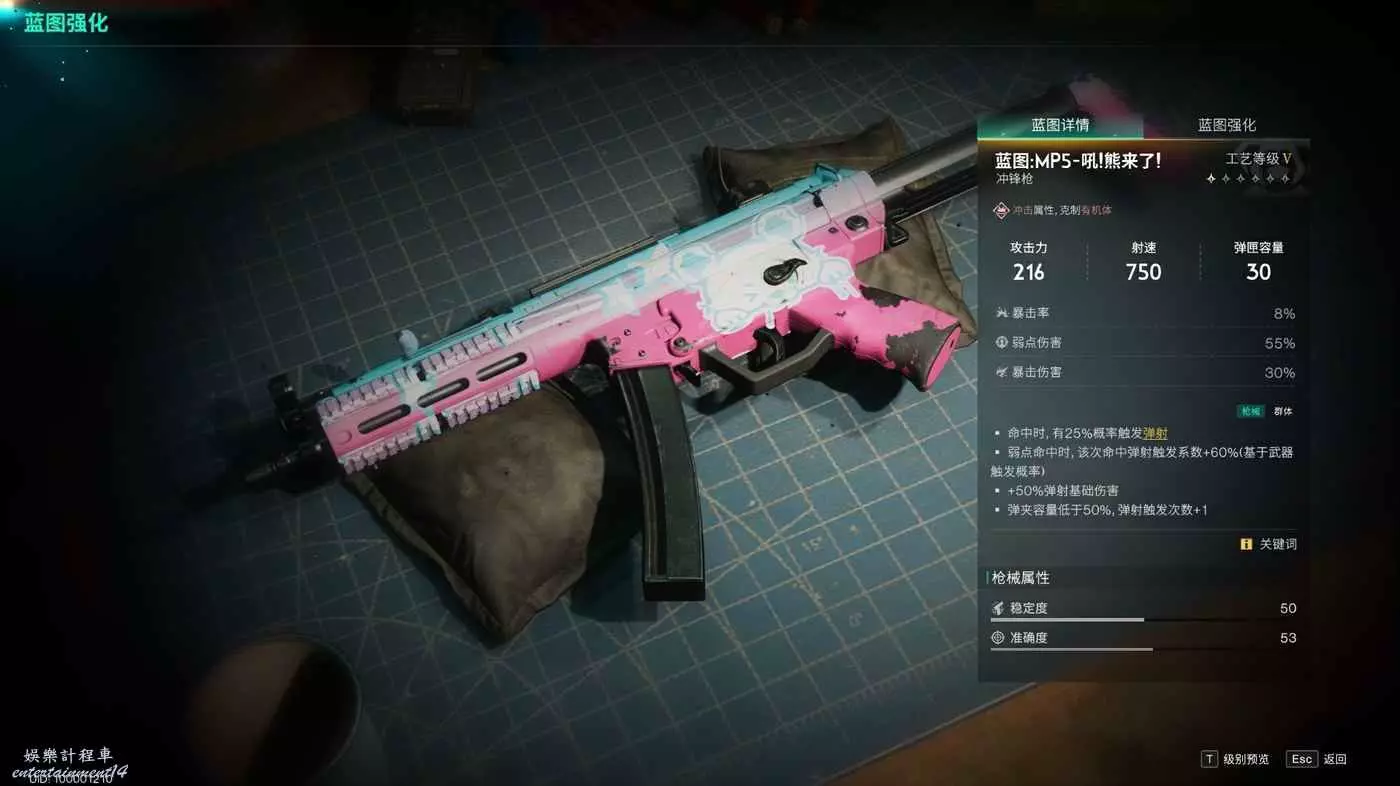Image resolution: width=1400 pixels, height=786 pixels.
Task: Show the 关键词 keyword info
Action: point(1269,544)
